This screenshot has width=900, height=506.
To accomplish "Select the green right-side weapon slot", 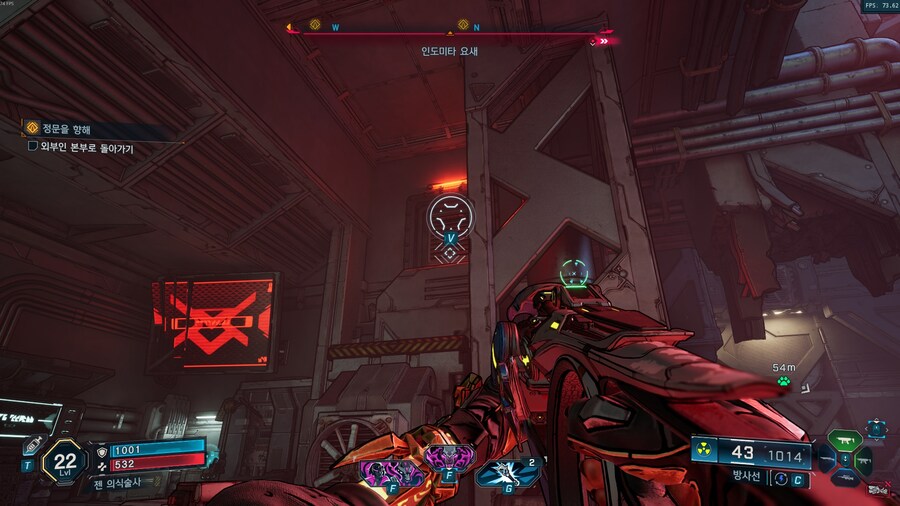I will click(x=864, y=460).
